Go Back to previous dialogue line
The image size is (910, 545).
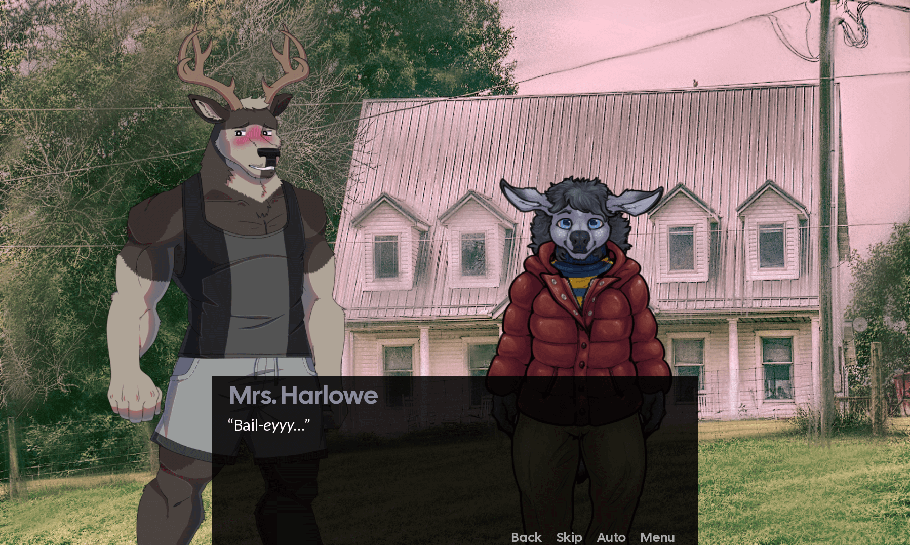click(x=526, y=537)
